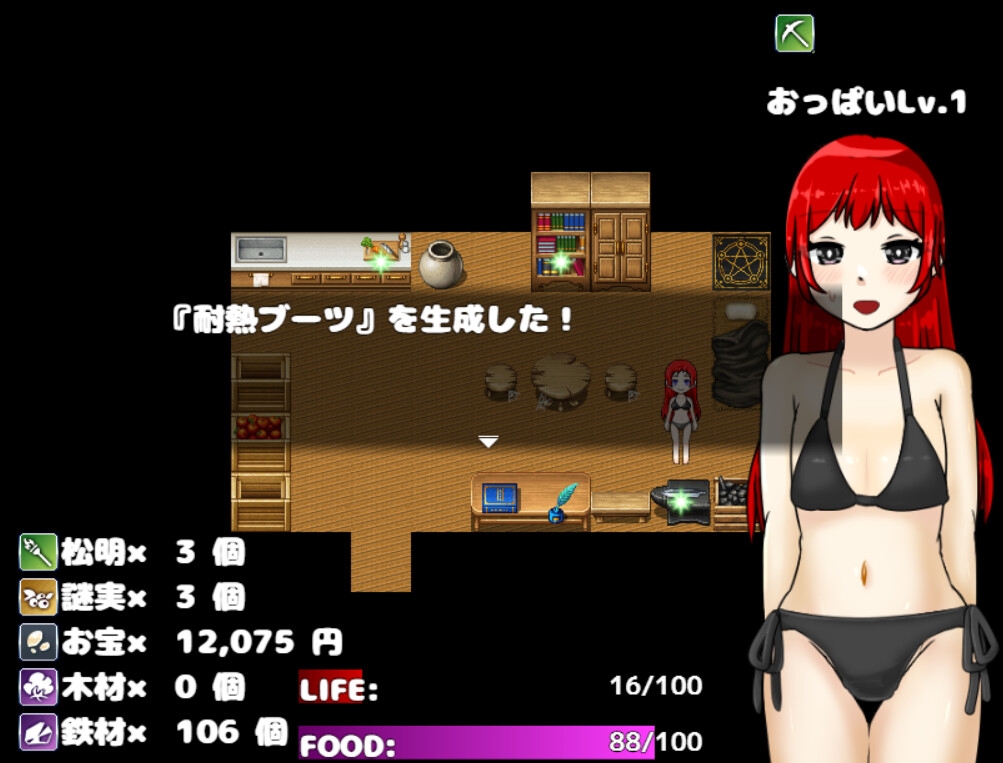Select the wood (木材) resource icon

click(37, 687)
